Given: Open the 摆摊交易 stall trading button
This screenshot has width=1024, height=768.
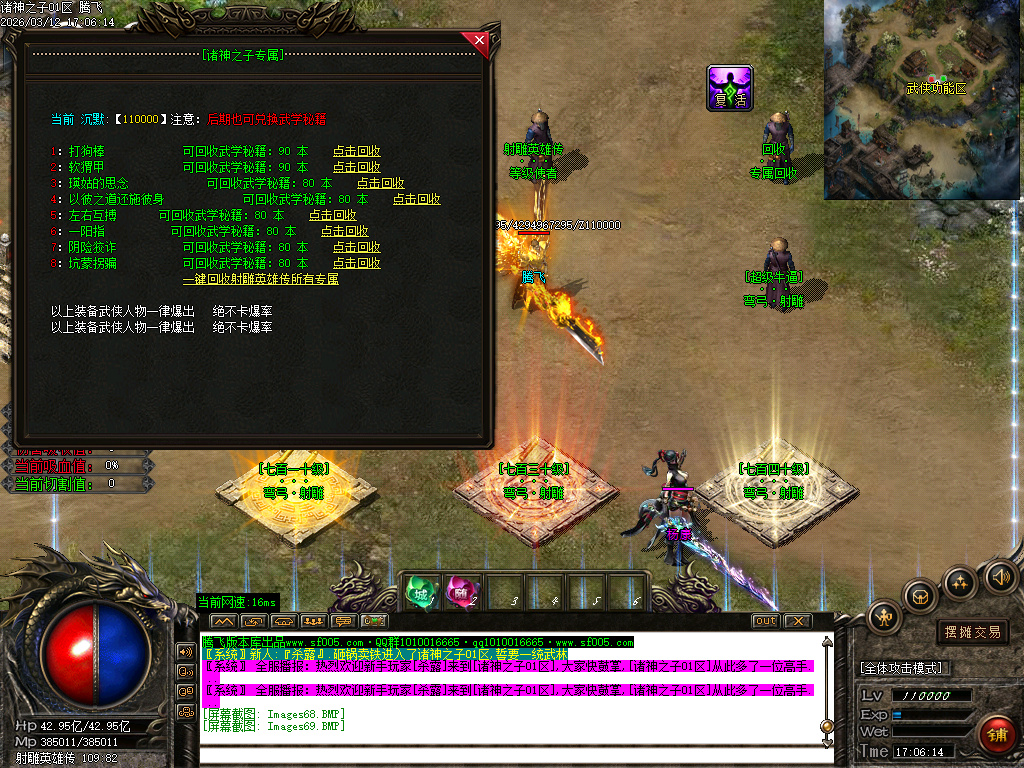Looking at the screenshot, I should click(972, 632).
